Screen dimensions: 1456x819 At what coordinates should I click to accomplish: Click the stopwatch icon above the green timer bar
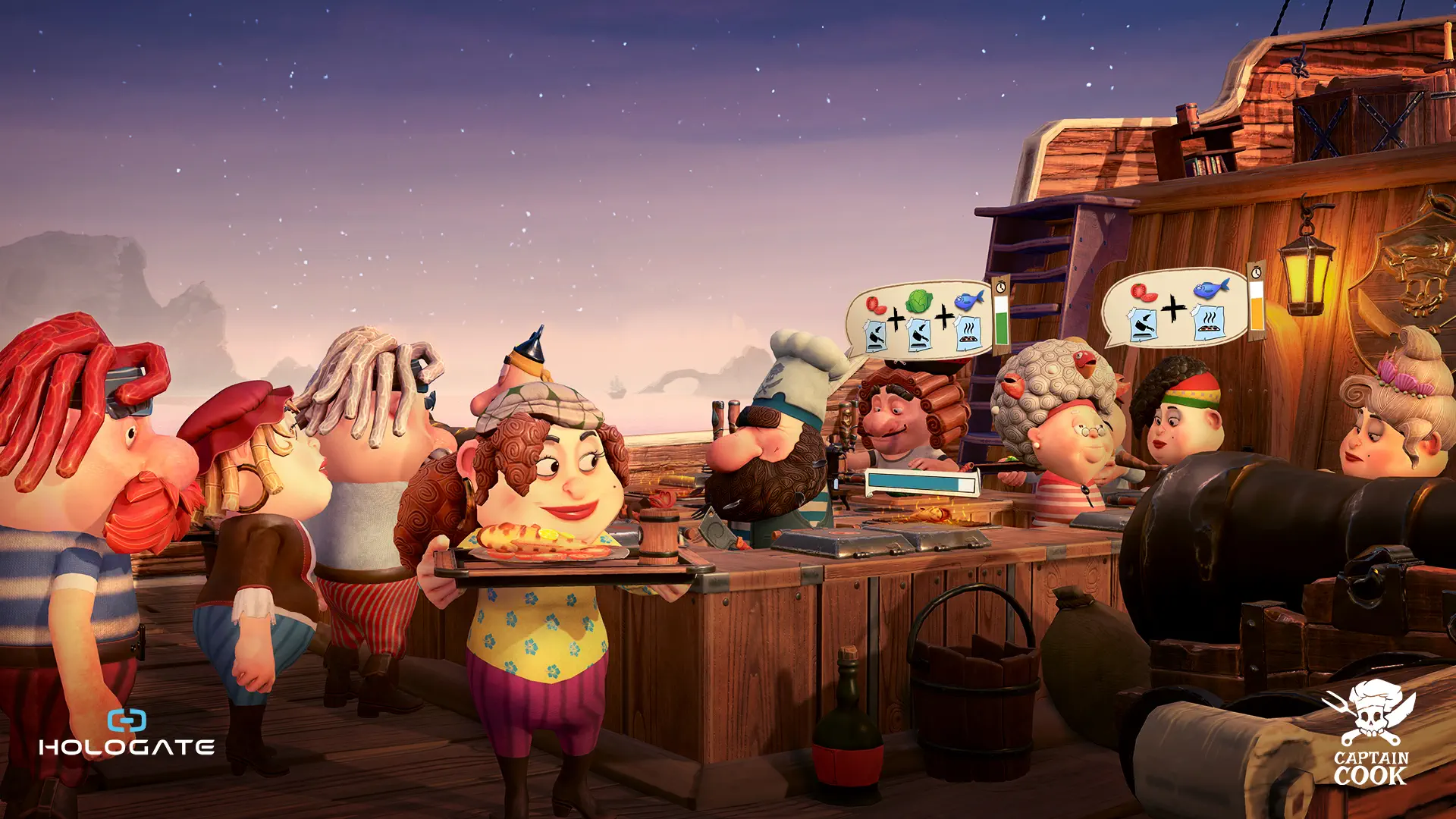tap(1001, 288)
